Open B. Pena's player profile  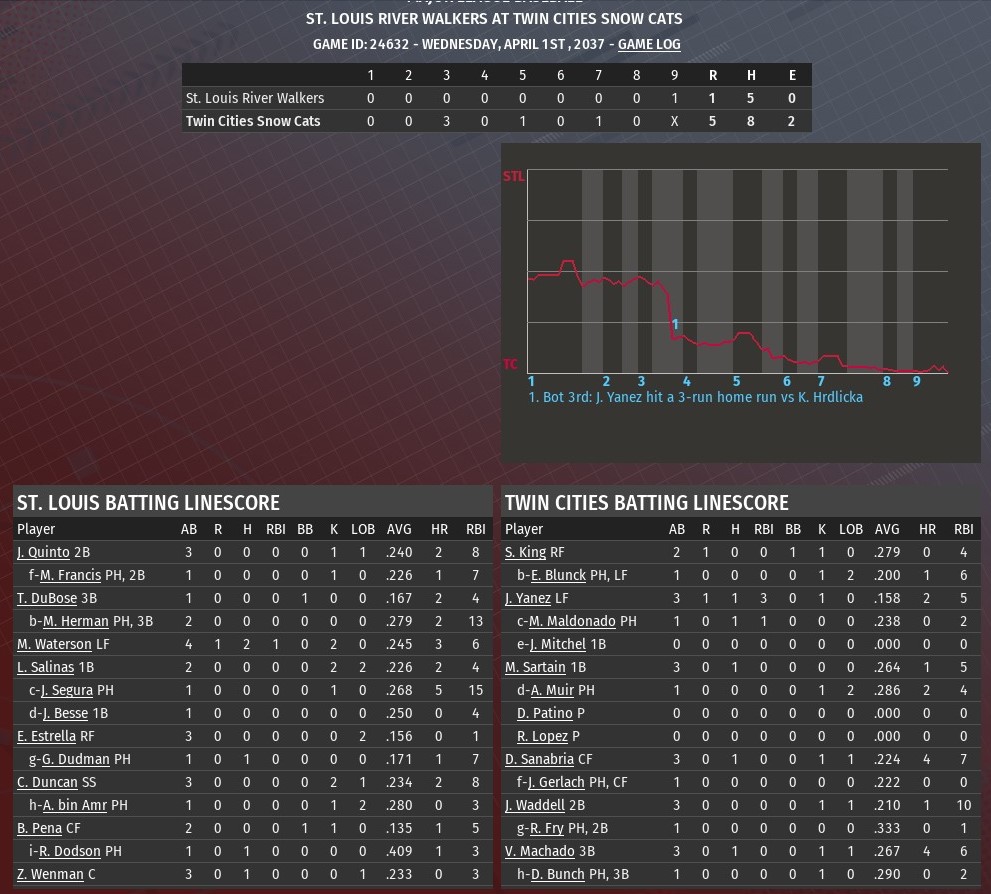tap(39, 828)
